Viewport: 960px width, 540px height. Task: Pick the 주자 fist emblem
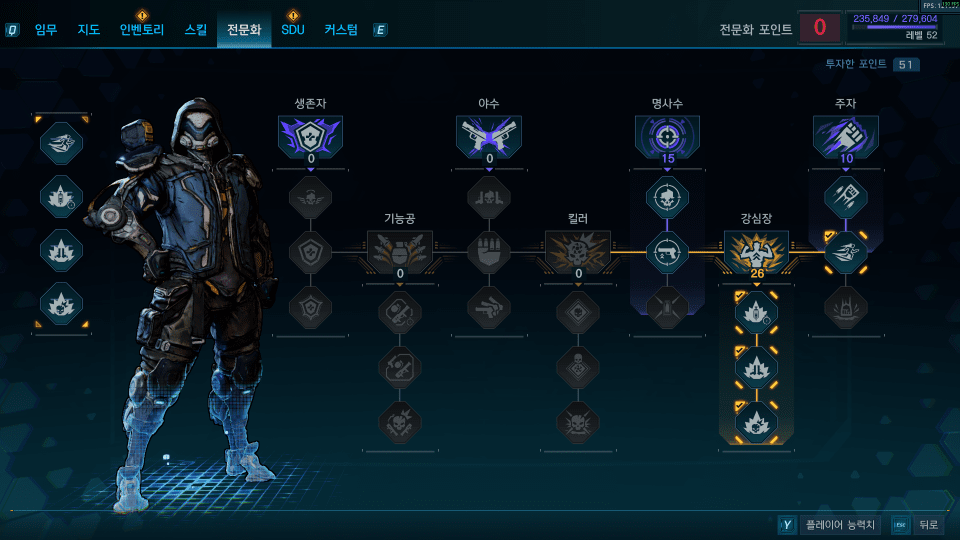point(845,137)
